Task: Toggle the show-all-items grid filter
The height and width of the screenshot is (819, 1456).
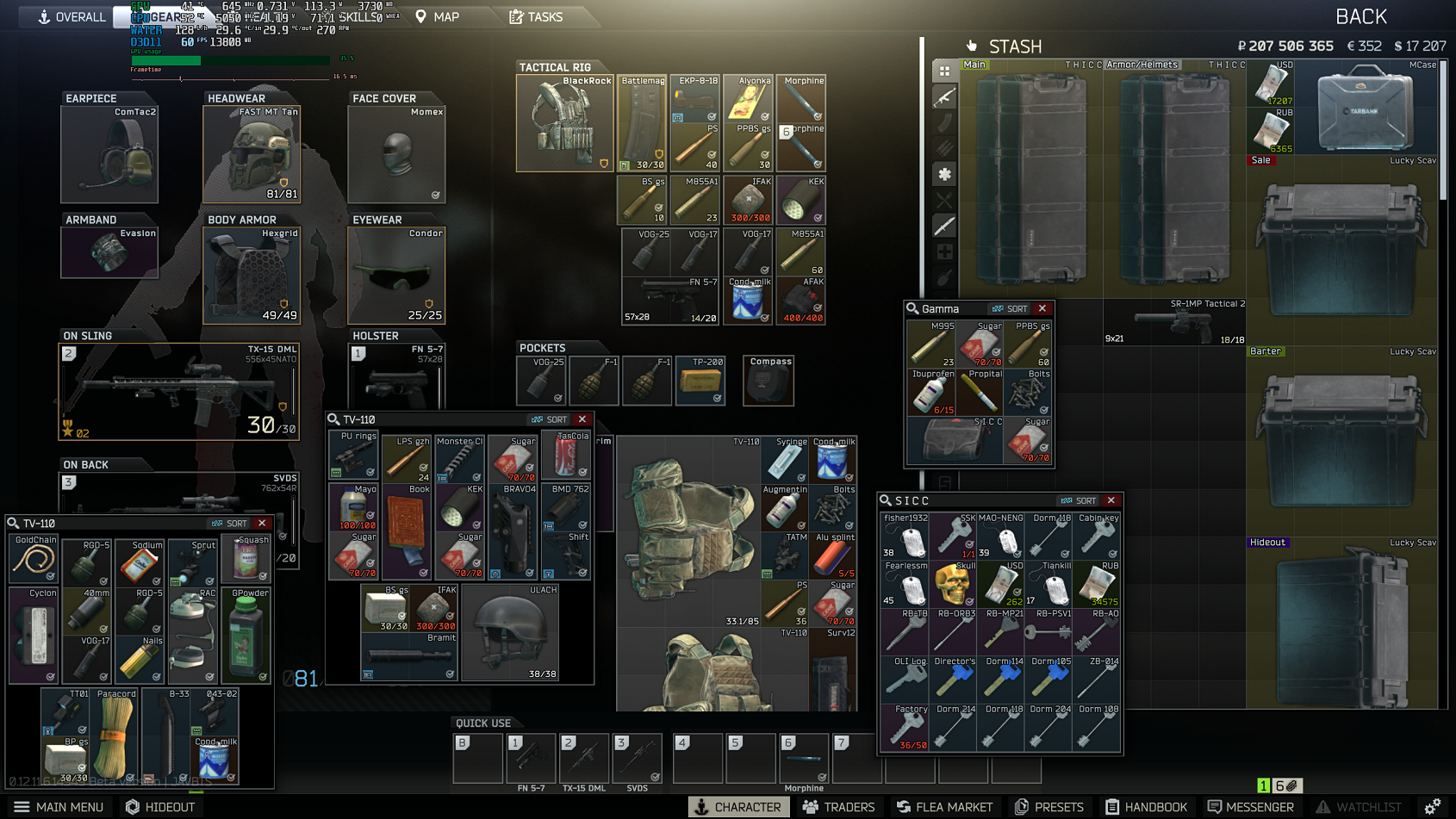Action: [x=944, y=71]
